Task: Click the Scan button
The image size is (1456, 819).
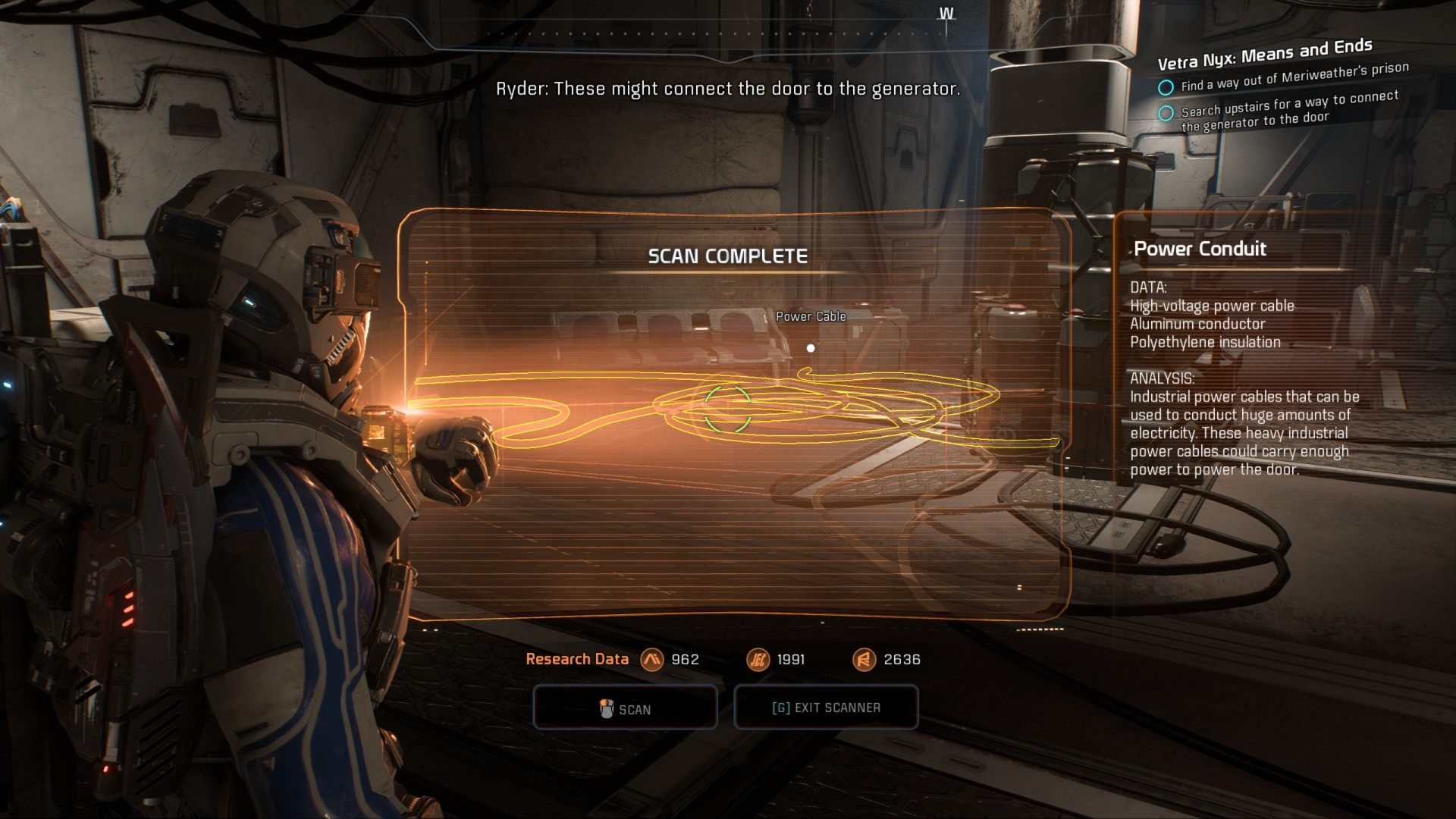Action: click(x=625, y=708)
